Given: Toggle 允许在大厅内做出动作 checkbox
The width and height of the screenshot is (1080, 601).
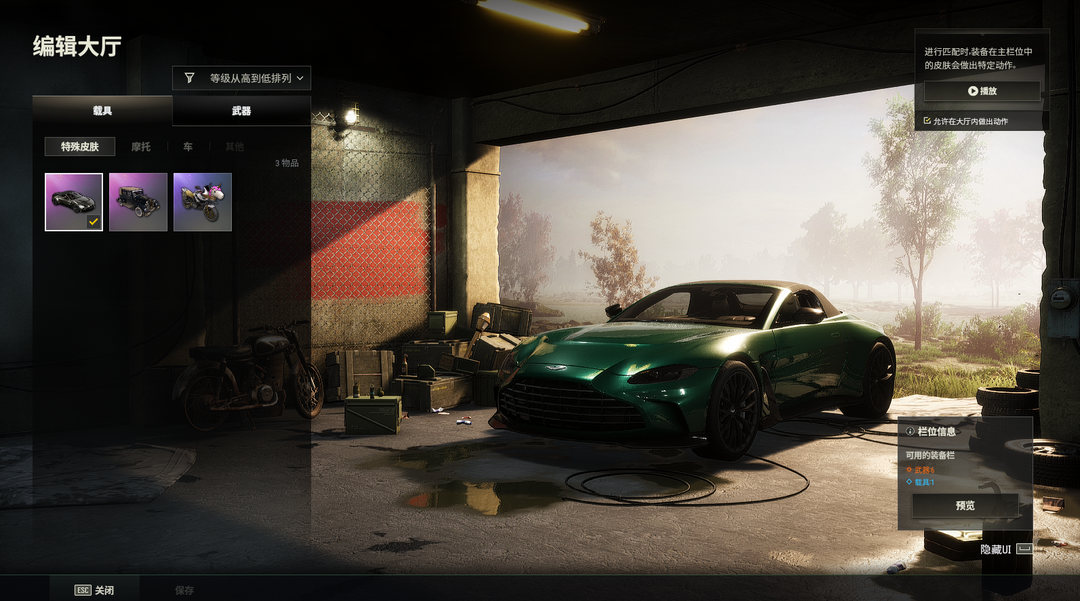Looking at the screenshot, I should click(x=928, y=122).
